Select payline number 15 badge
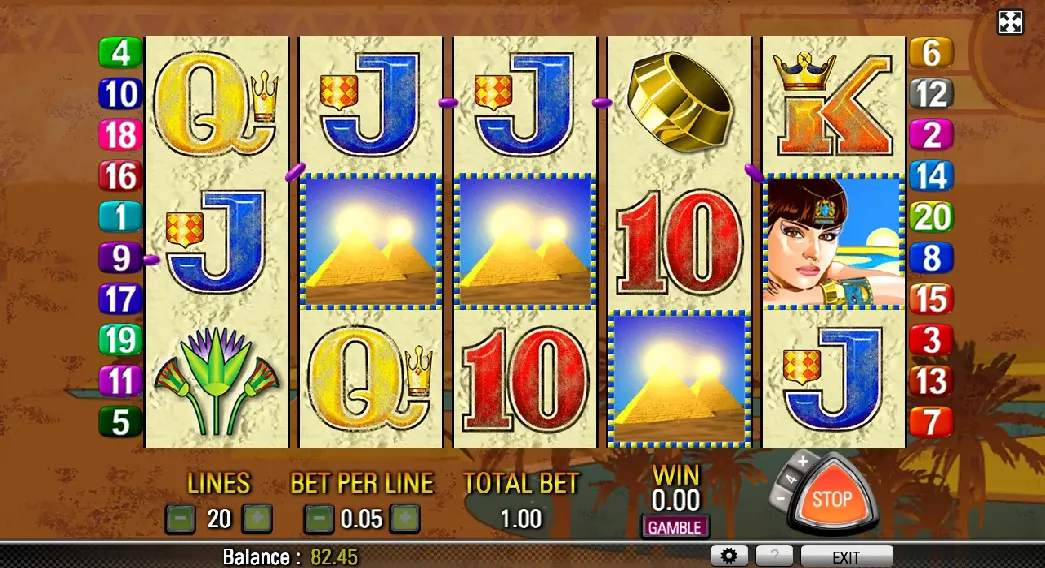This screenshot has width=1045, height=568. [x=930, y=299]
